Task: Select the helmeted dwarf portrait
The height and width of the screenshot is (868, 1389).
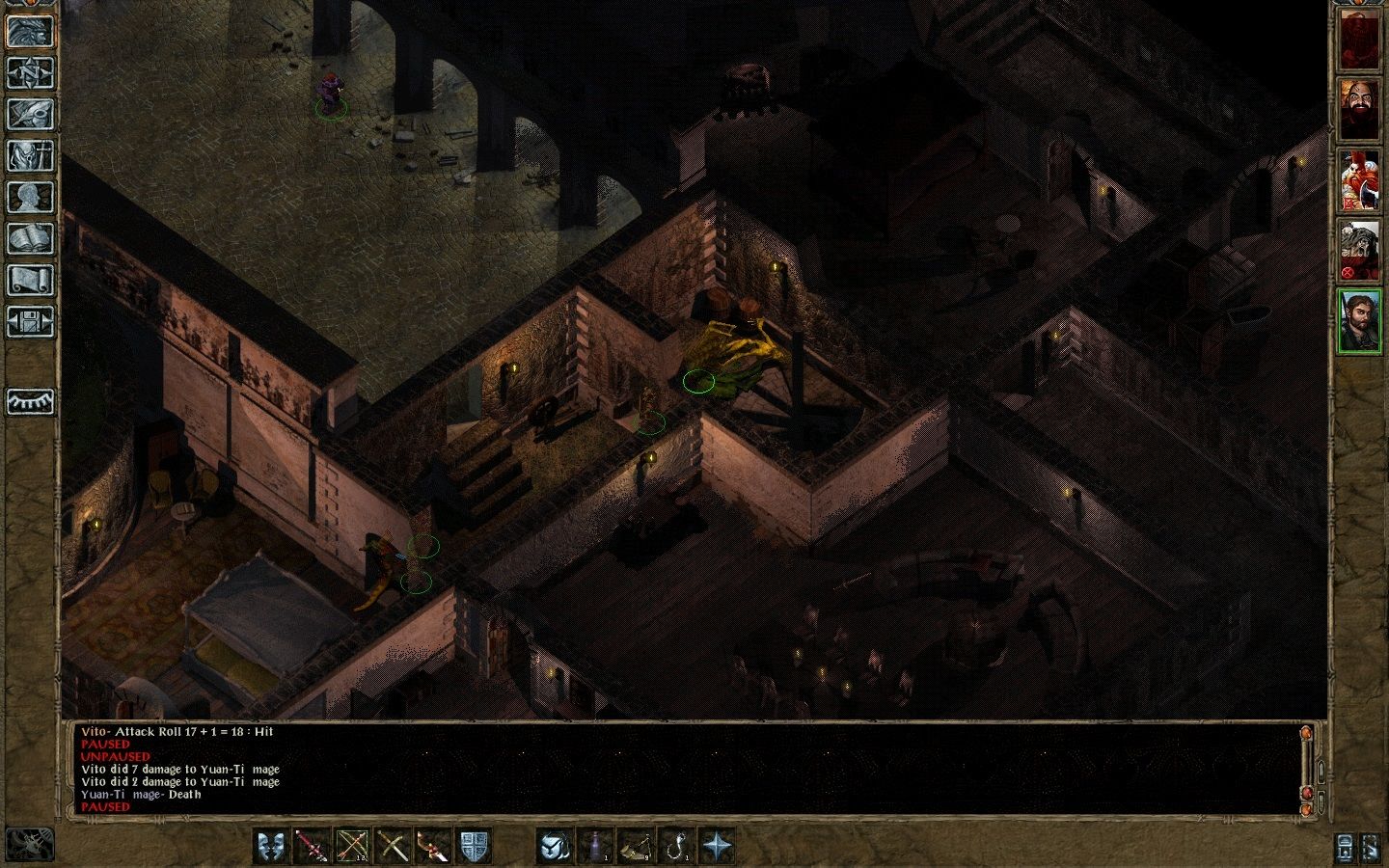Action: pyautogui.click(x=1359, y=251)
